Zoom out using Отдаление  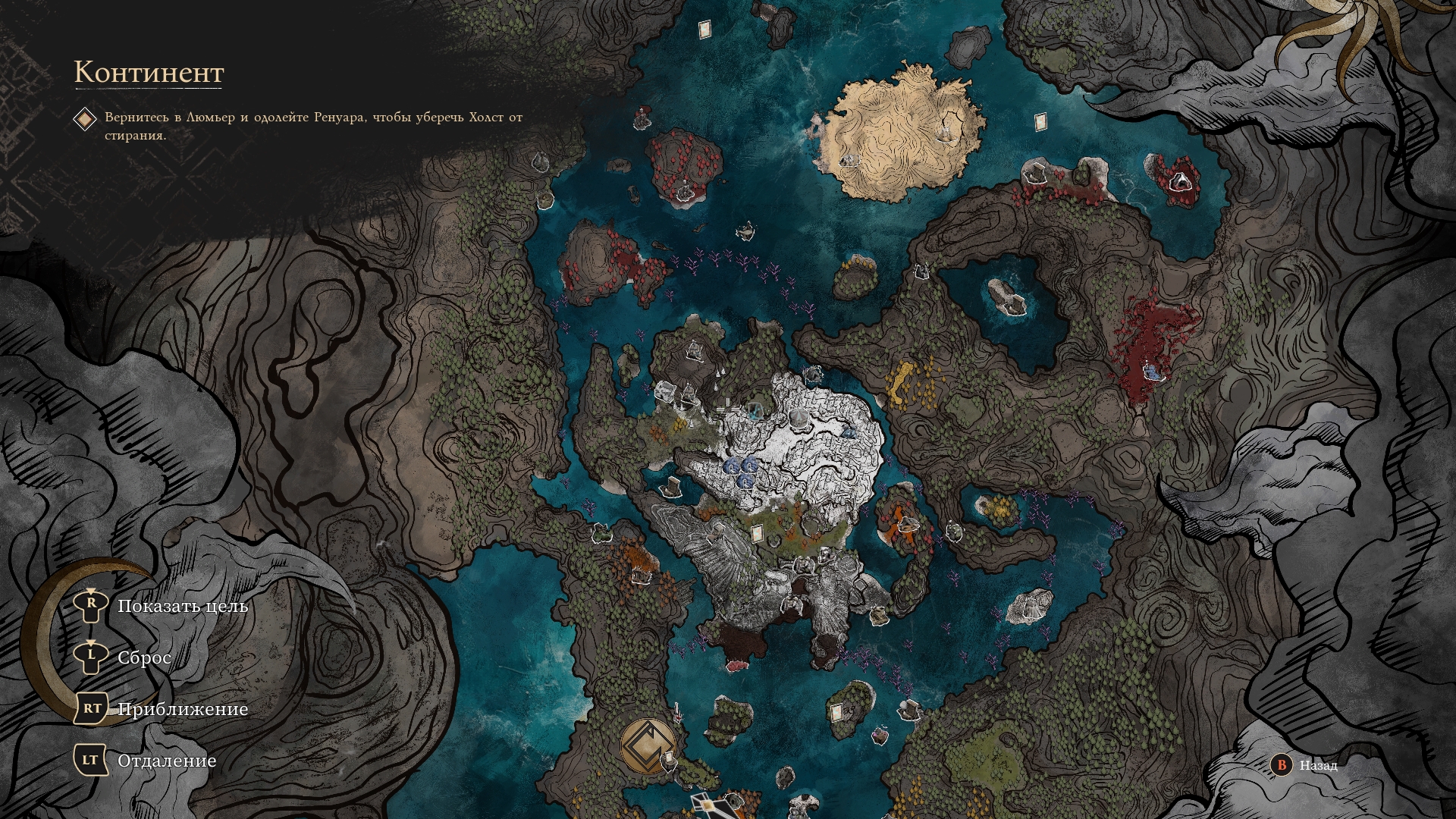[x=167, y=761]
